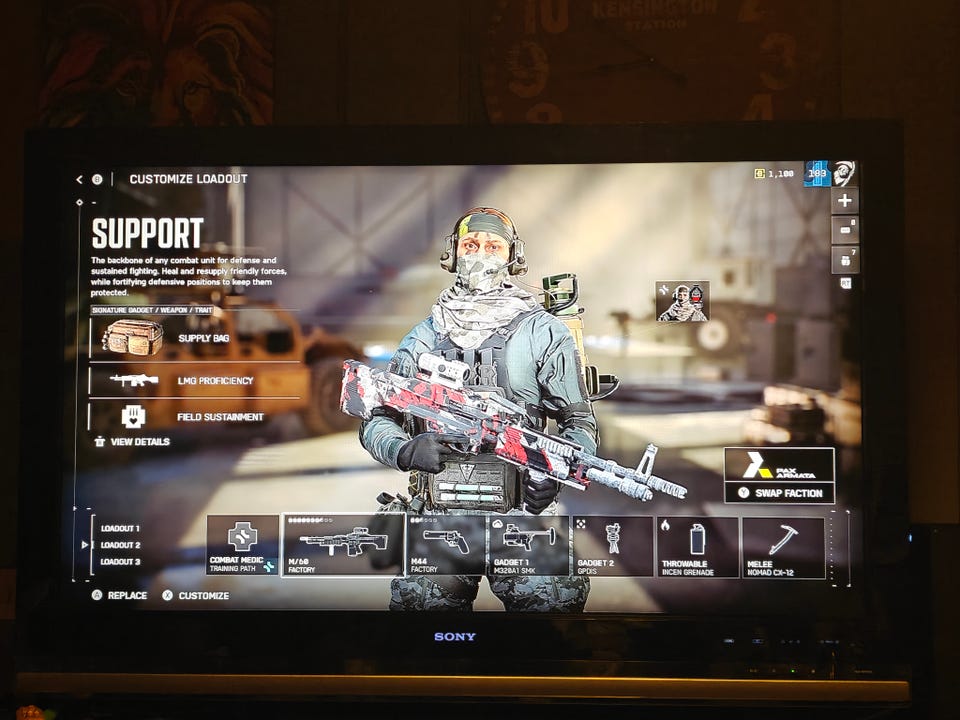Select the M44 sidearm slot
Image resolution: width=960 pixels, height=720 pixels.
click(x=446, y=545)
